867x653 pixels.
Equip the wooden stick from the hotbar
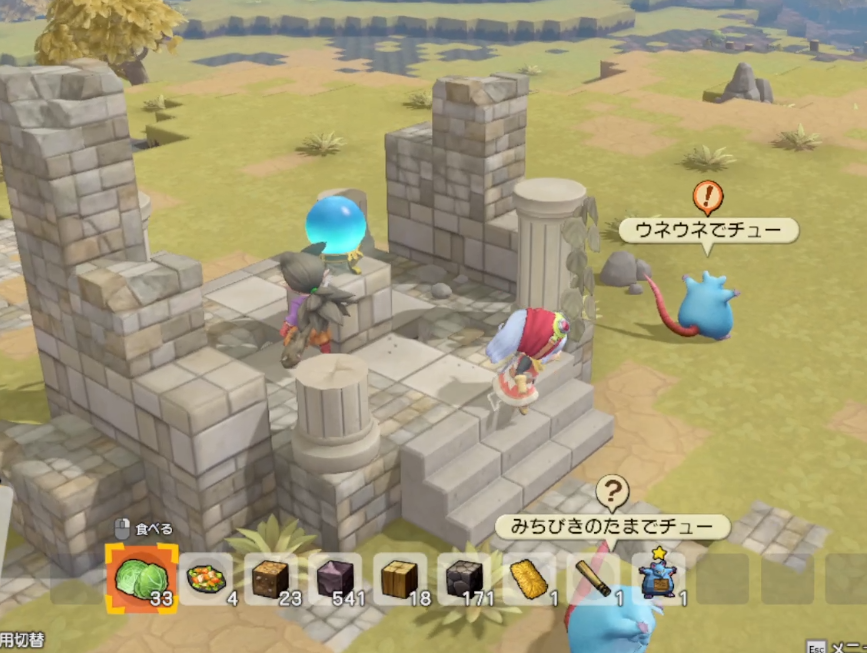pos(593,578)
